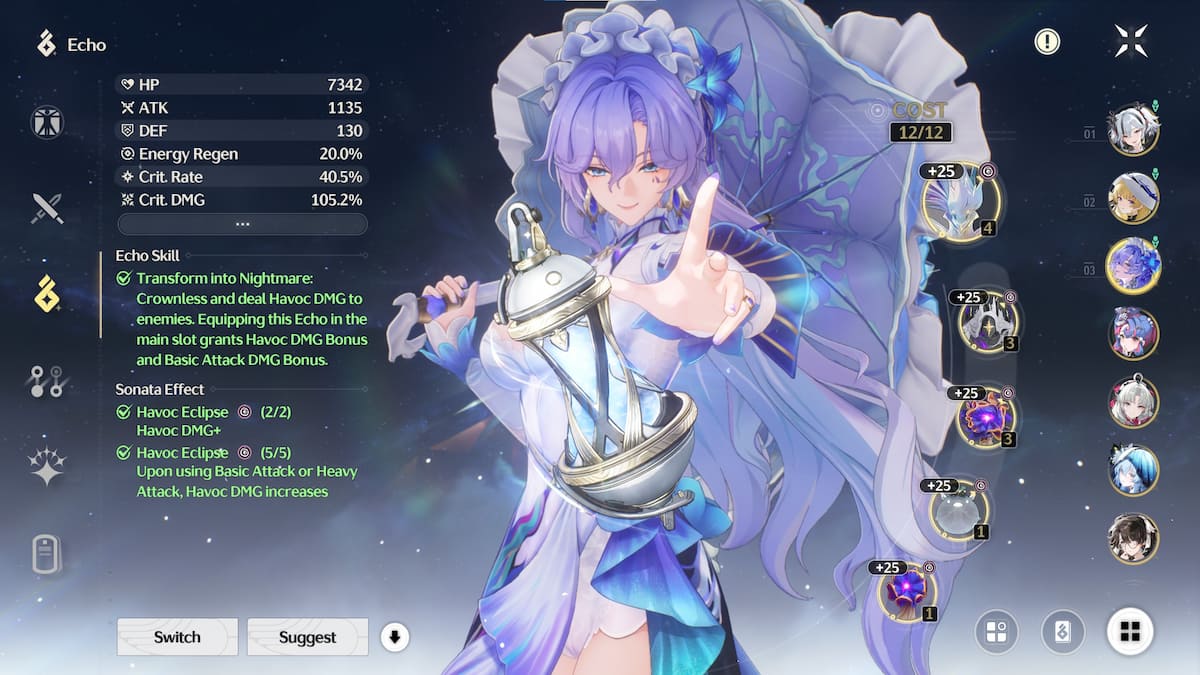Switch to the forte skill tree tab

47,380
